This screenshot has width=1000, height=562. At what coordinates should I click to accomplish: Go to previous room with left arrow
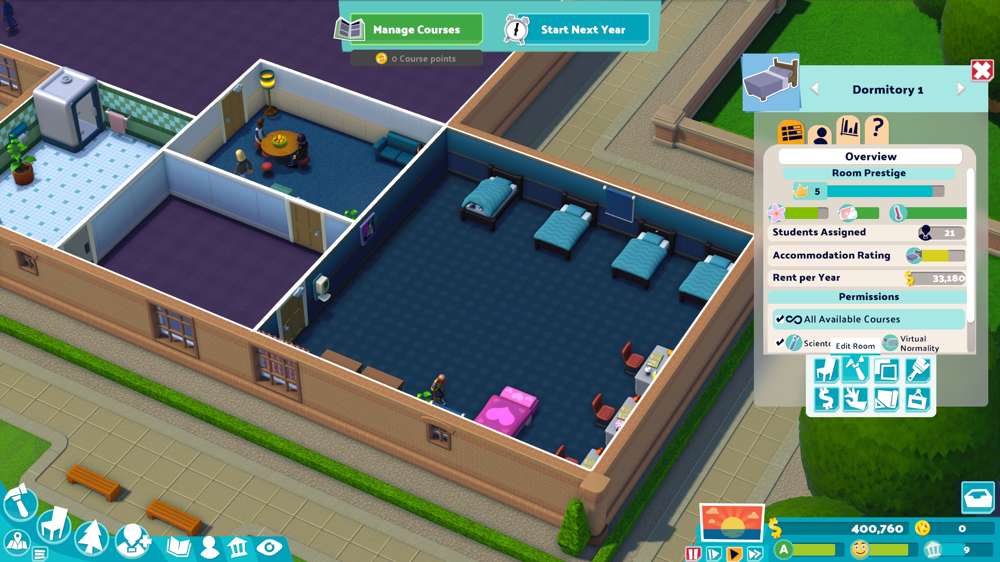click(x=814, y=89)
